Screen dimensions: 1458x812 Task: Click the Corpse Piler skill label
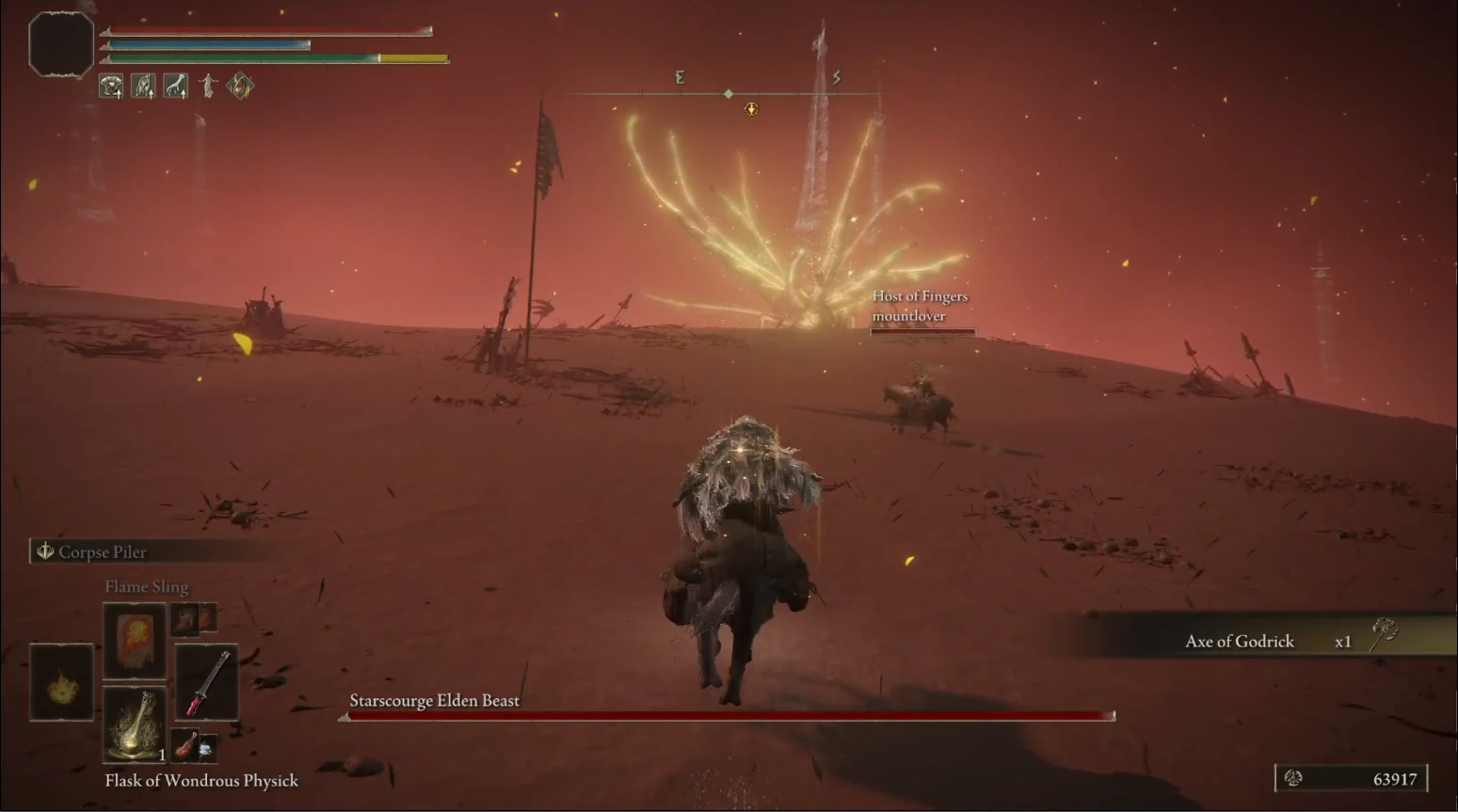click(102, 551)
